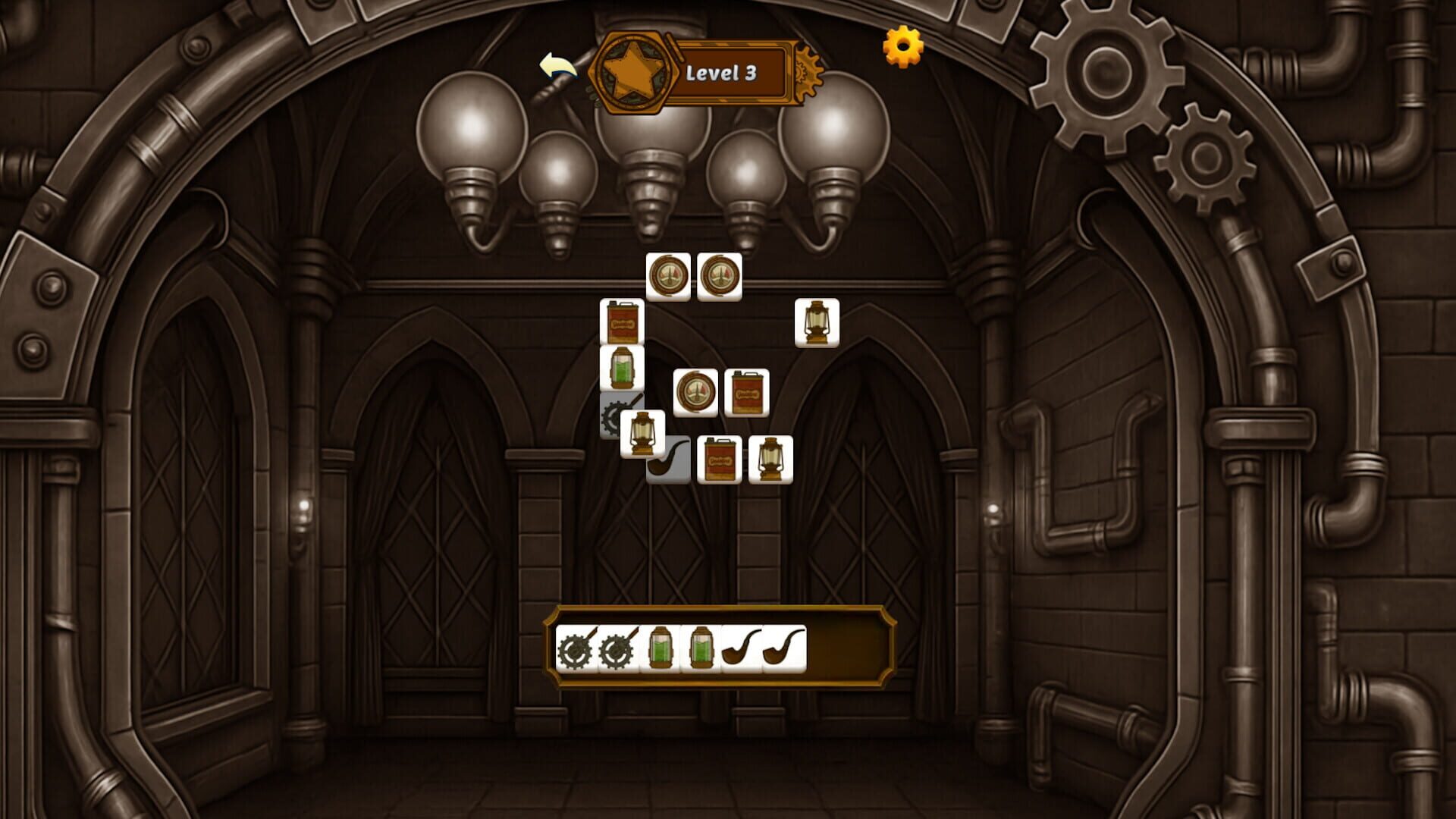Click a green lantern tile in the tray

(x=661, y=649)
